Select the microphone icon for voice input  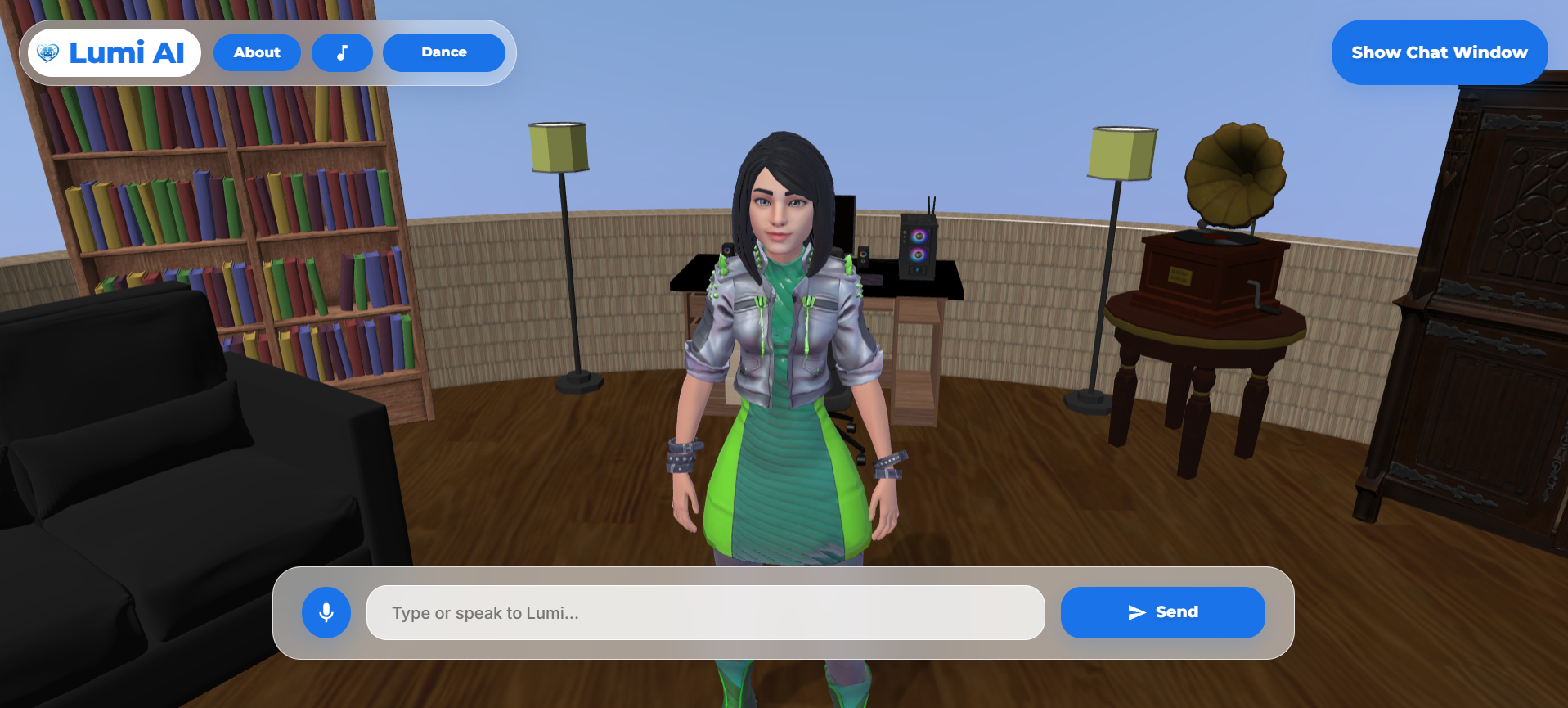(326, 611)
